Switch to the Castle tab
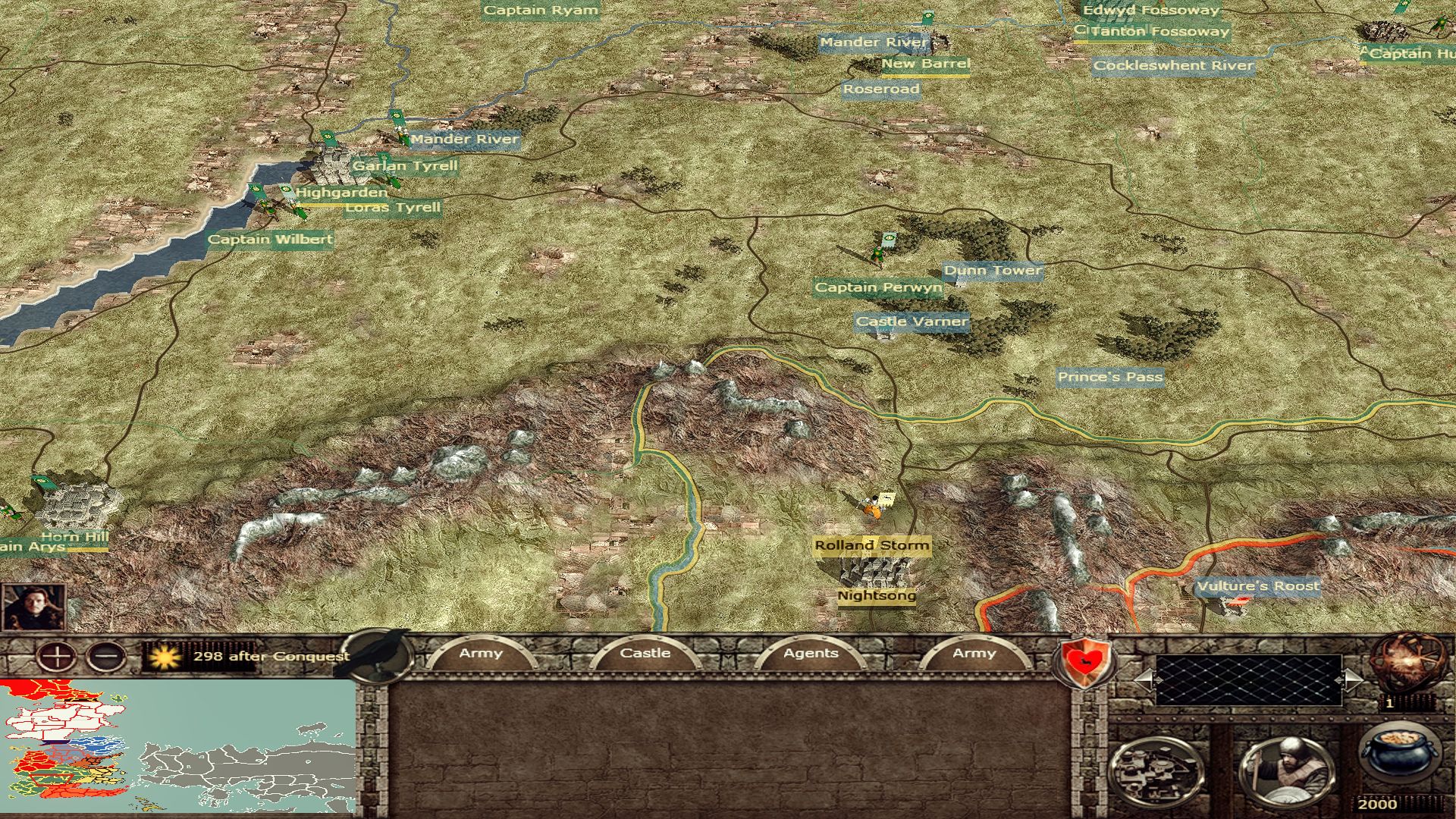 pos(645,654)
